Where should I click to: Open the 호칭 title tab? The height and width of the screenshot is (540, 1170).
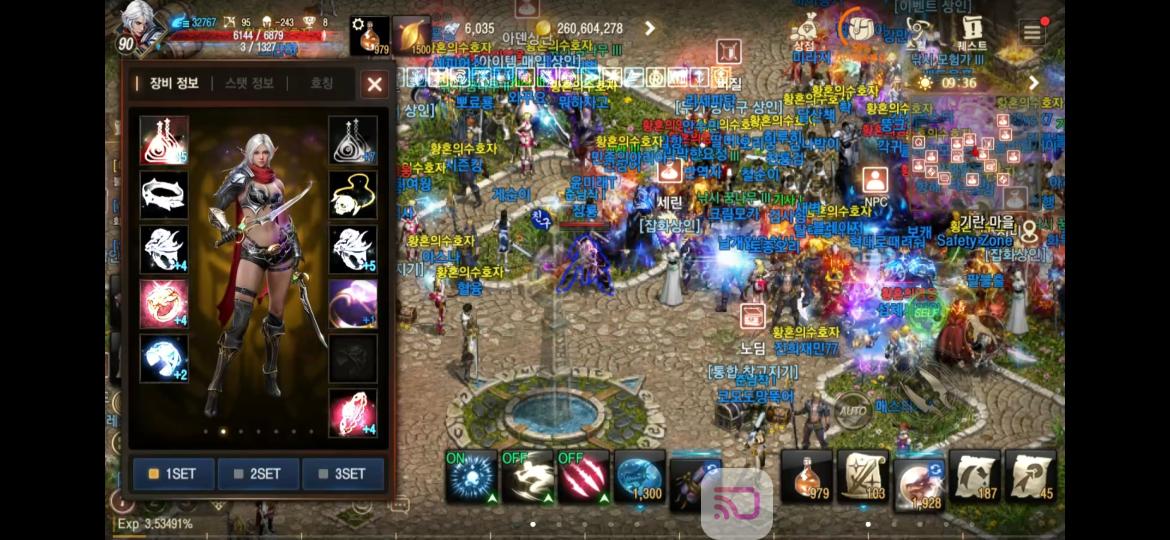(321, 84)
